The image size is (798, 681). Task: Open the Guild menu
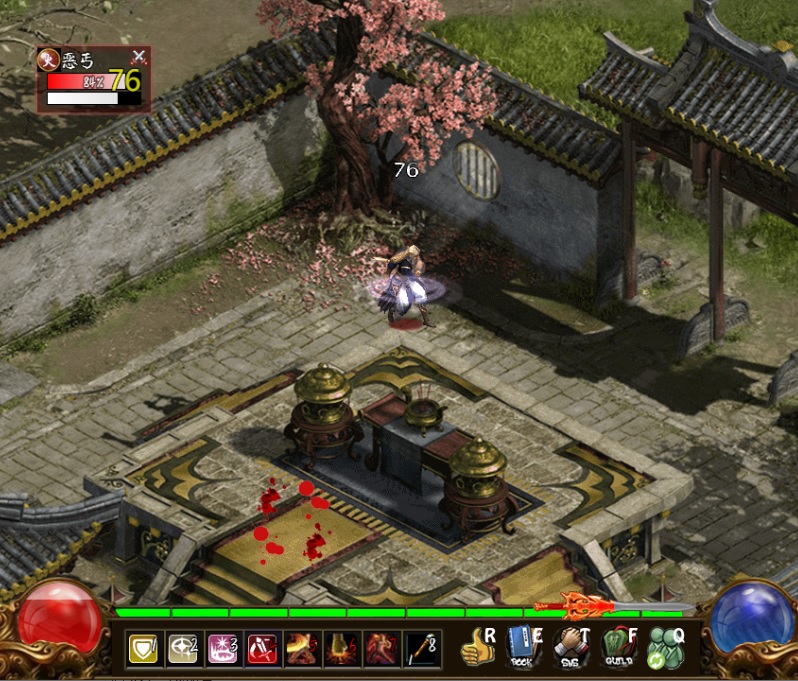[x=618, y=648]
